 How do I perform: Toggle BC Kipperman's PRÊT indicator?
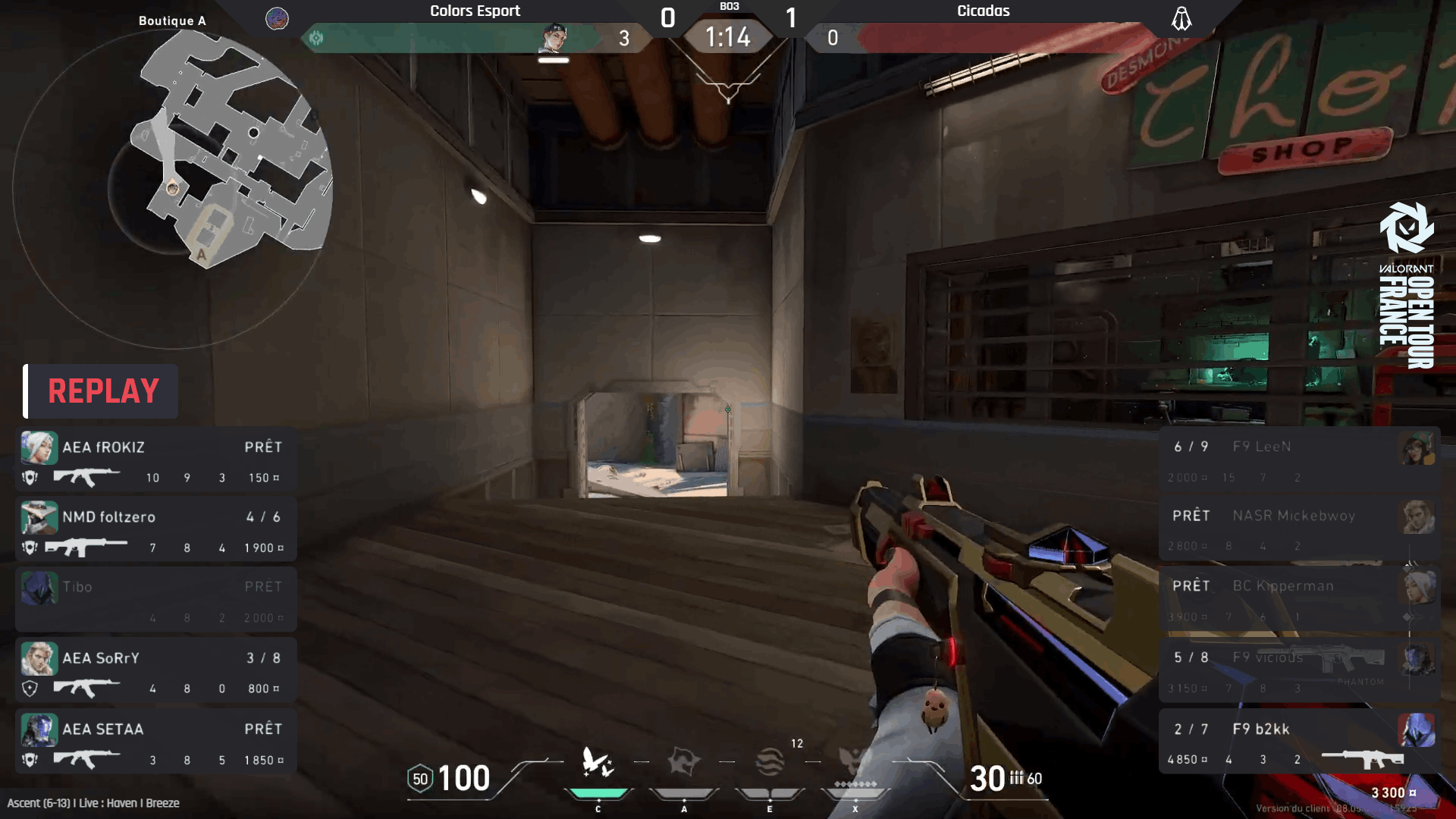coord(1192,585)
